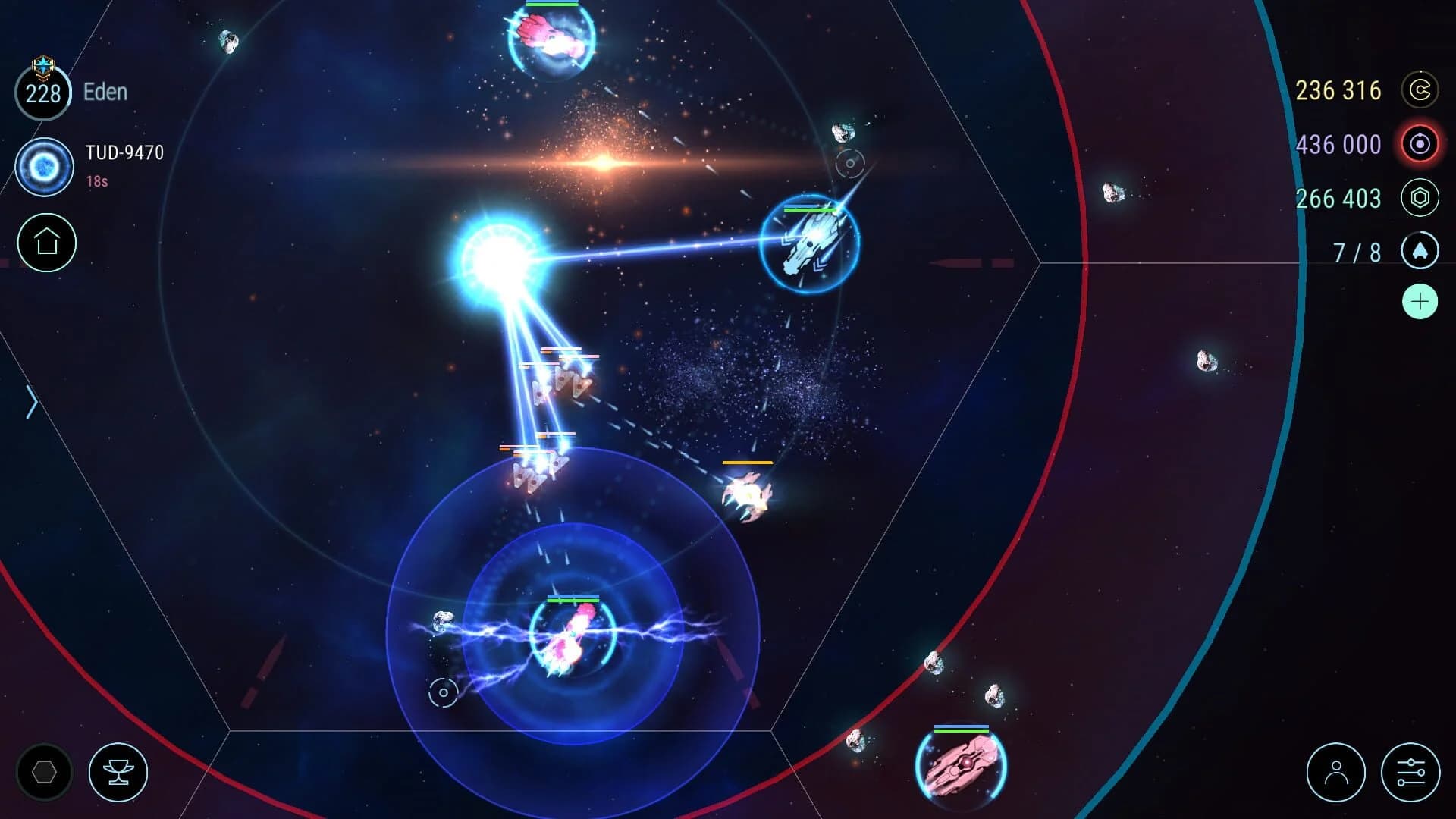1456x819 pixels.
Task: Click the player name Eden
Action: (105, 93)
